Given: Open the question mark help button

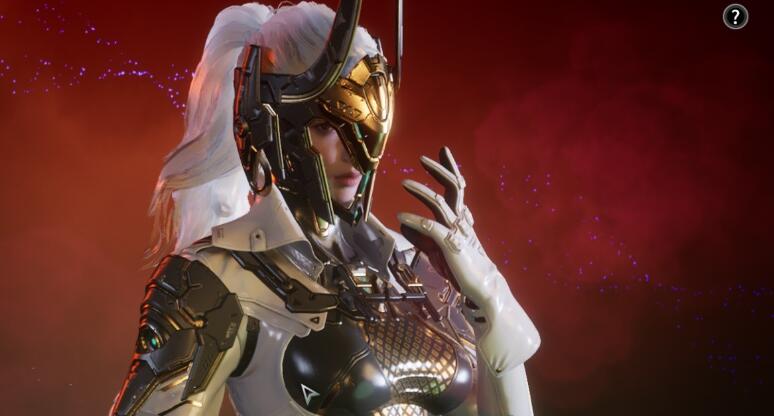Looking at the screenshot, I should (x=735, y=16).
